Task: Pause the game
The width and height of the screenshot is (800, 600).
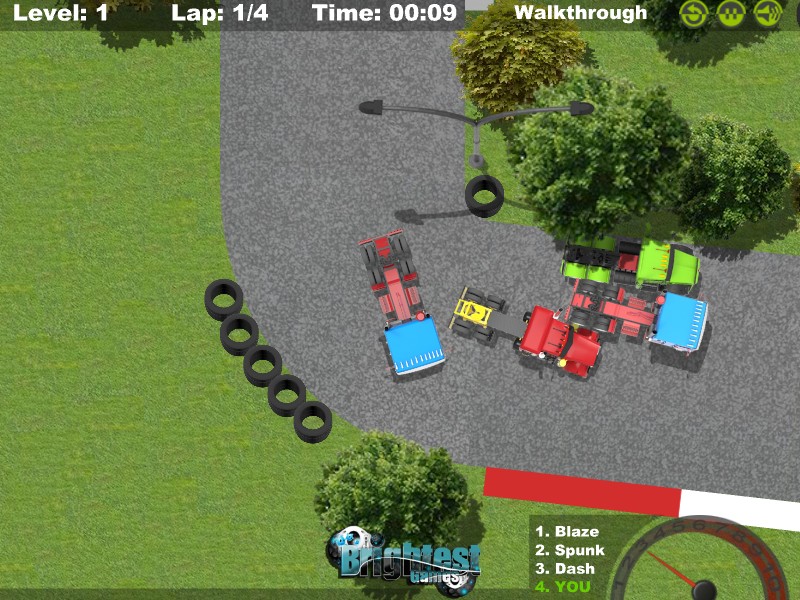Action: [731, 13]
